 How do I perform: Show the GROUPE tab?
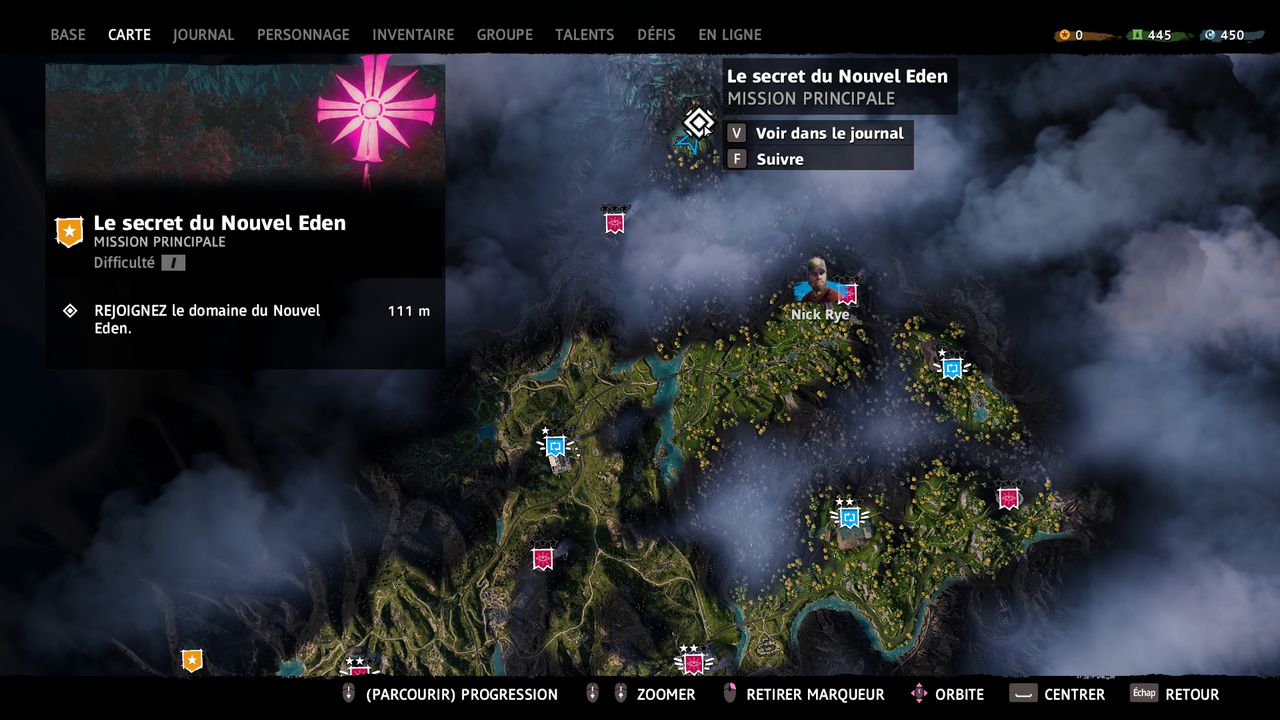pyautogui.click(x=504, y=34)
